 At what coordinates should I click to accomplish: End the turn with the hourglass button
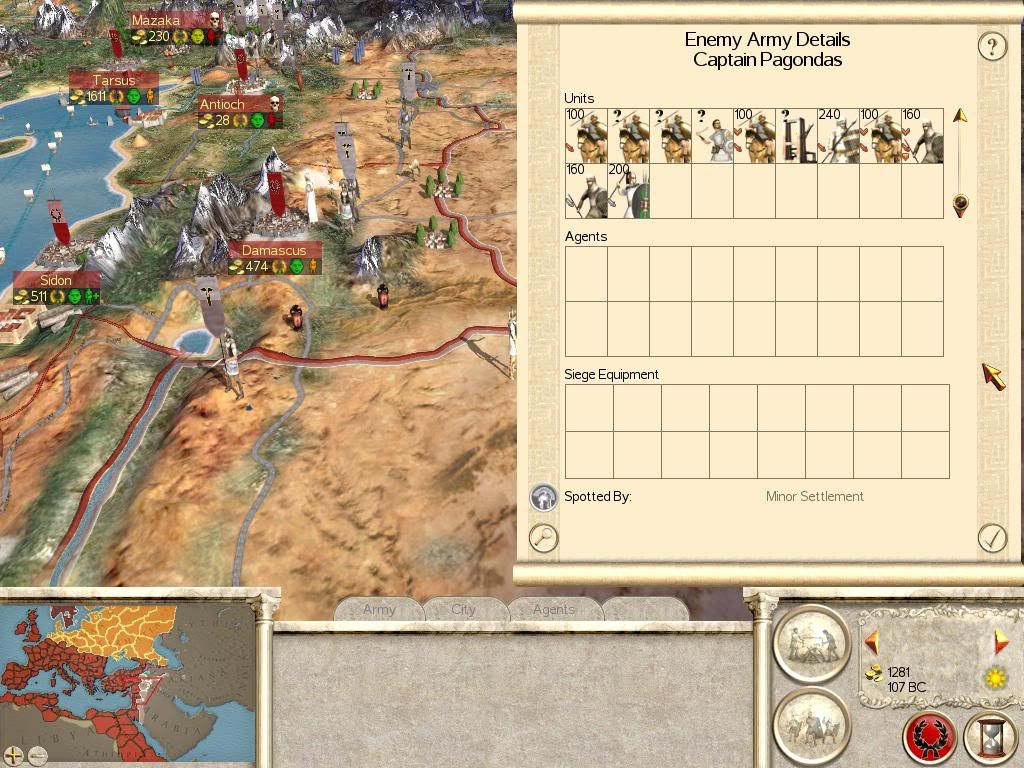[x=991, y=737]
